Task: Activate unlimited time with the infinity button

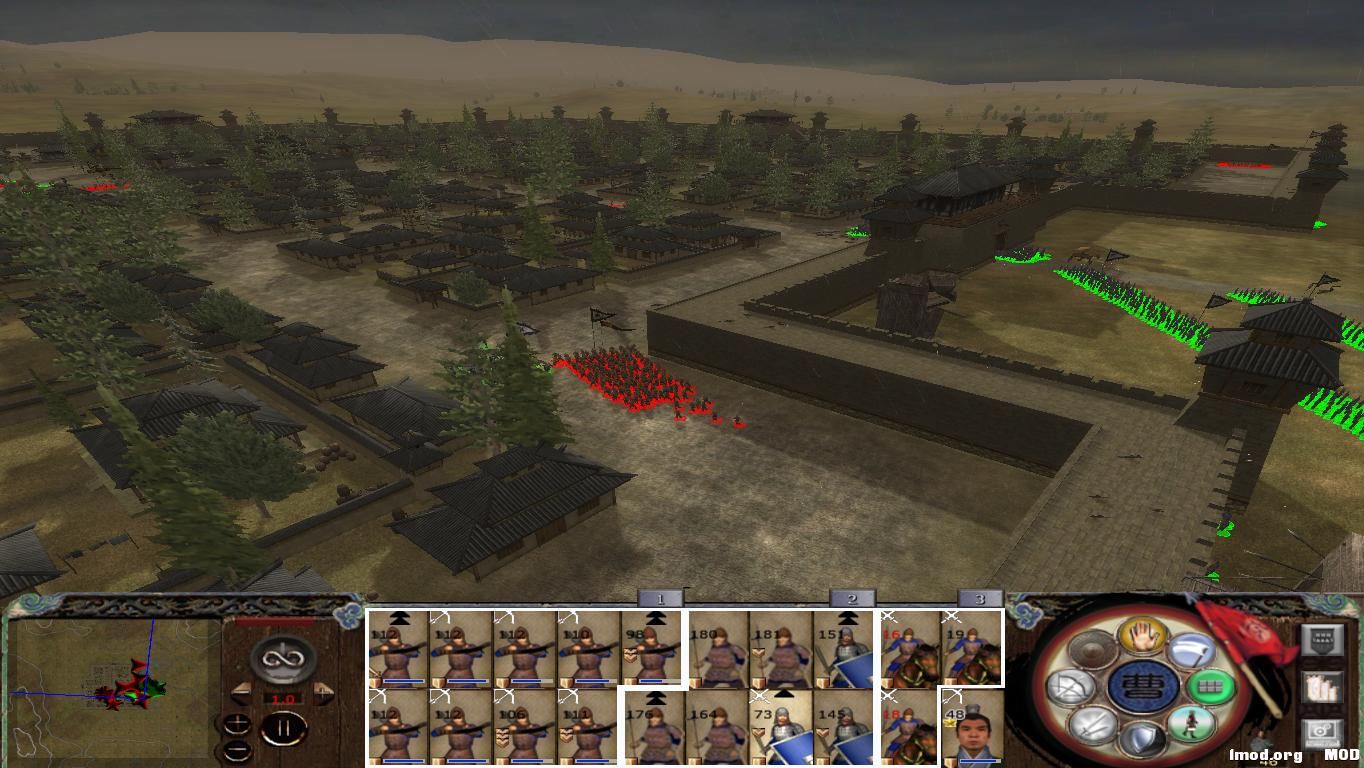Action: [x=282, y=657]
